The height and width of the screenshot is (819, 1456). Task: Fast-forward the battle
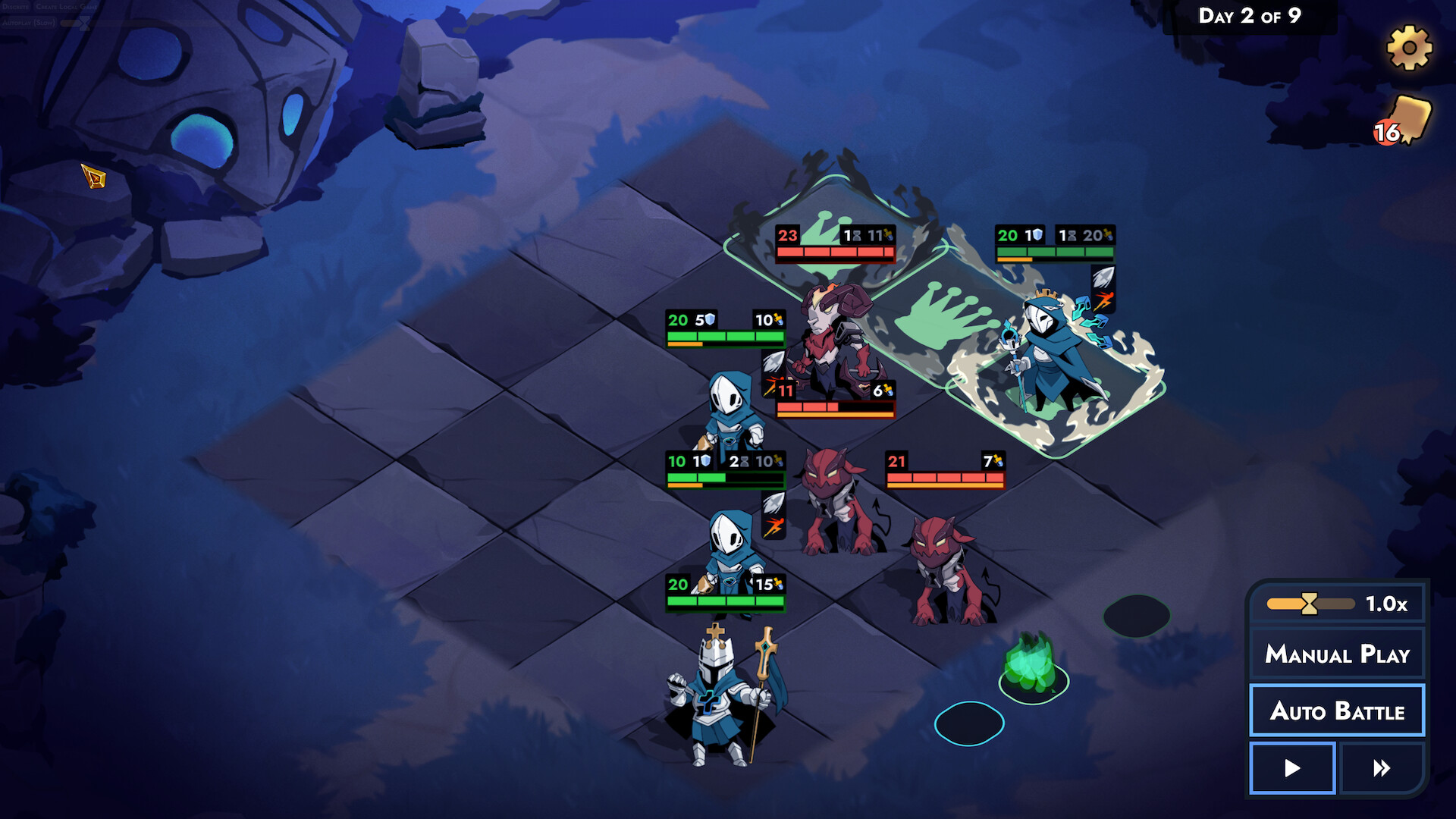tap(1382, 768)
